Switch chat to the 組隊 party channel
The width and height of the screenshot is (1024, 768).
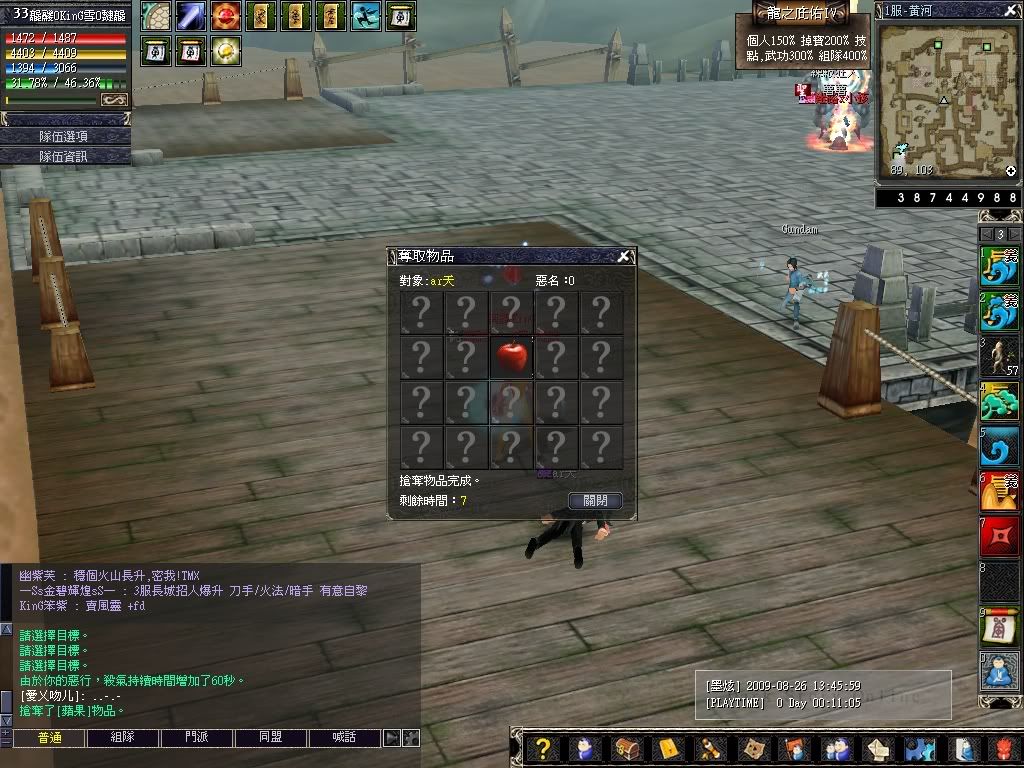pos(123,738)
